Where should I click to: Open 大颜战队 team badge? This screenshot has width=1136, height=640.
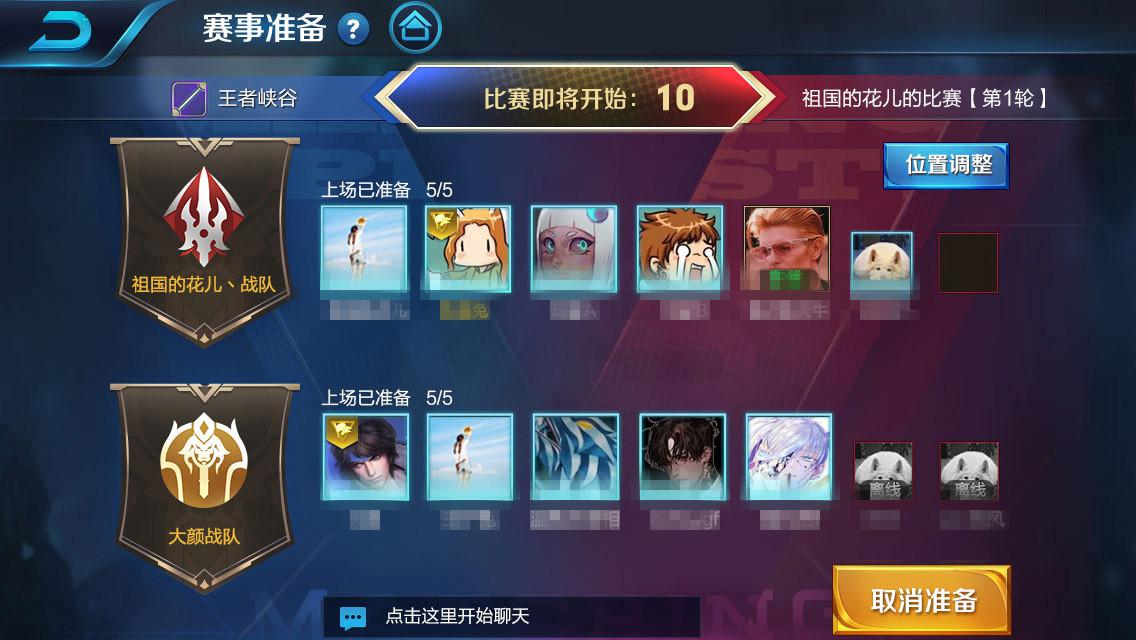(204, 487)
